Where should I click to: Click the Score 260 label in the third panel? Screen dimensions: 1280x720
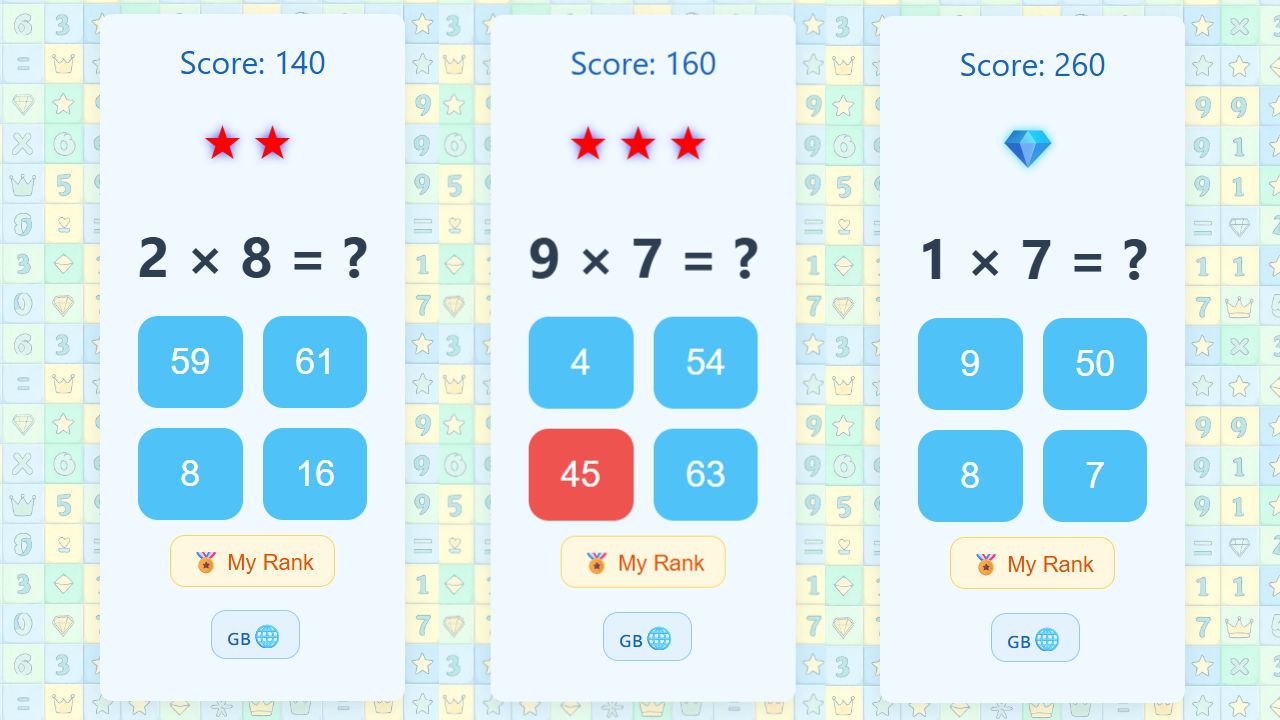pyautogui.click(x=1032, y=65)
